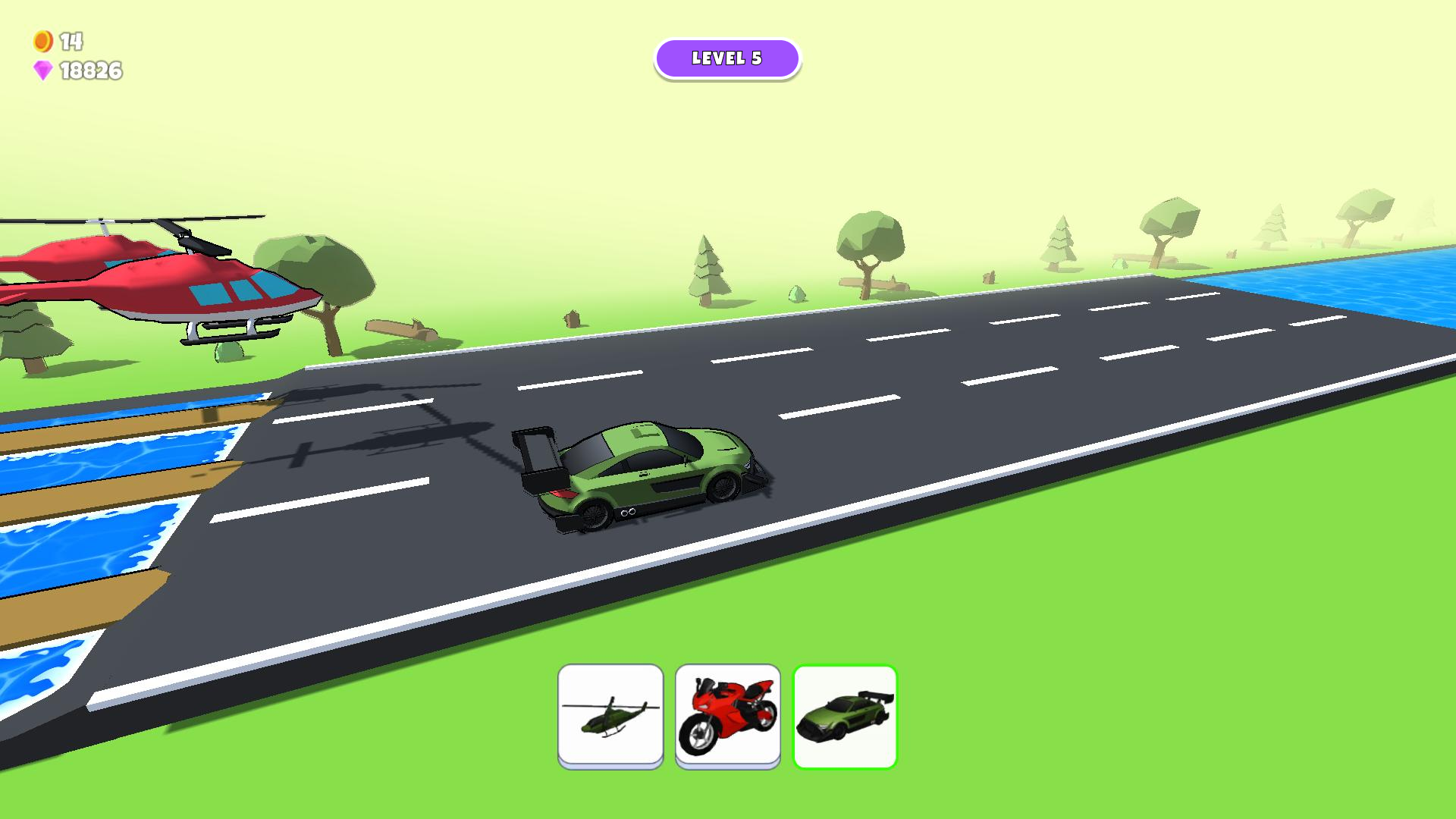The width and height of the screenshot is (1456, 819).
Task: Click the gold coin currency icon
Action: 42,41
